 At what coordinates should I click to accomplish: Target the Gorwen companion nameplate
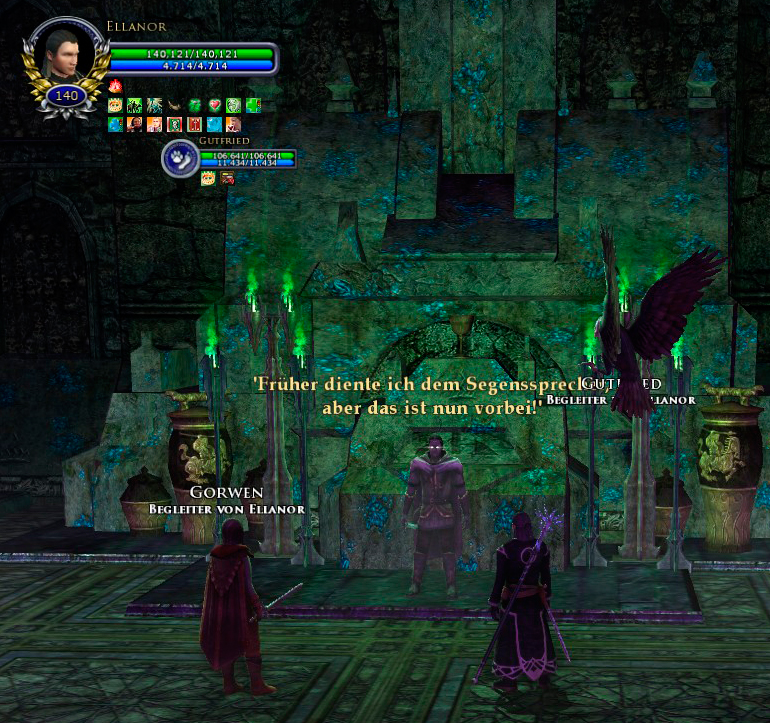[x=227, y=493]
